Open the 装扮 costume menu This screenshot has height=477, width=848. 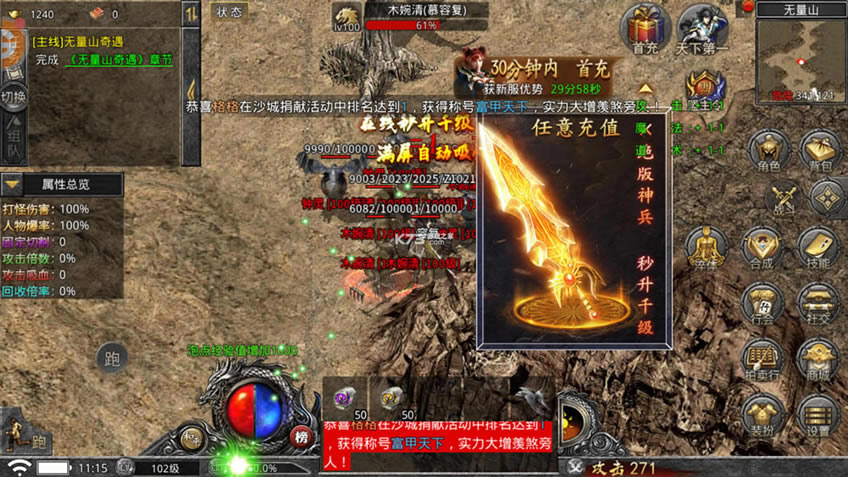pyautogui.click(x=762, y=414)
